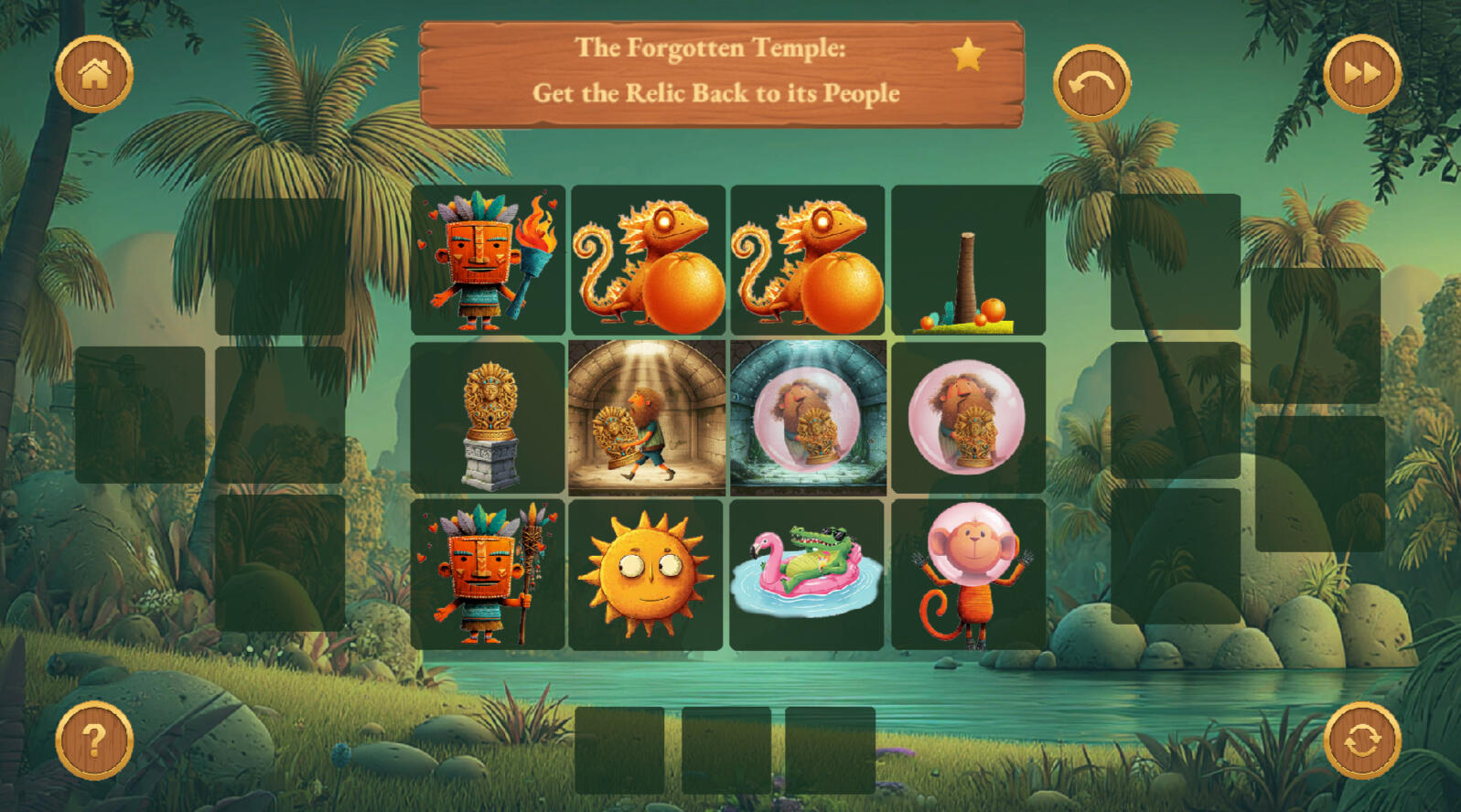Choose the golden relic on stone pedestal tile
1461x812 pixels.
(488, 418)
